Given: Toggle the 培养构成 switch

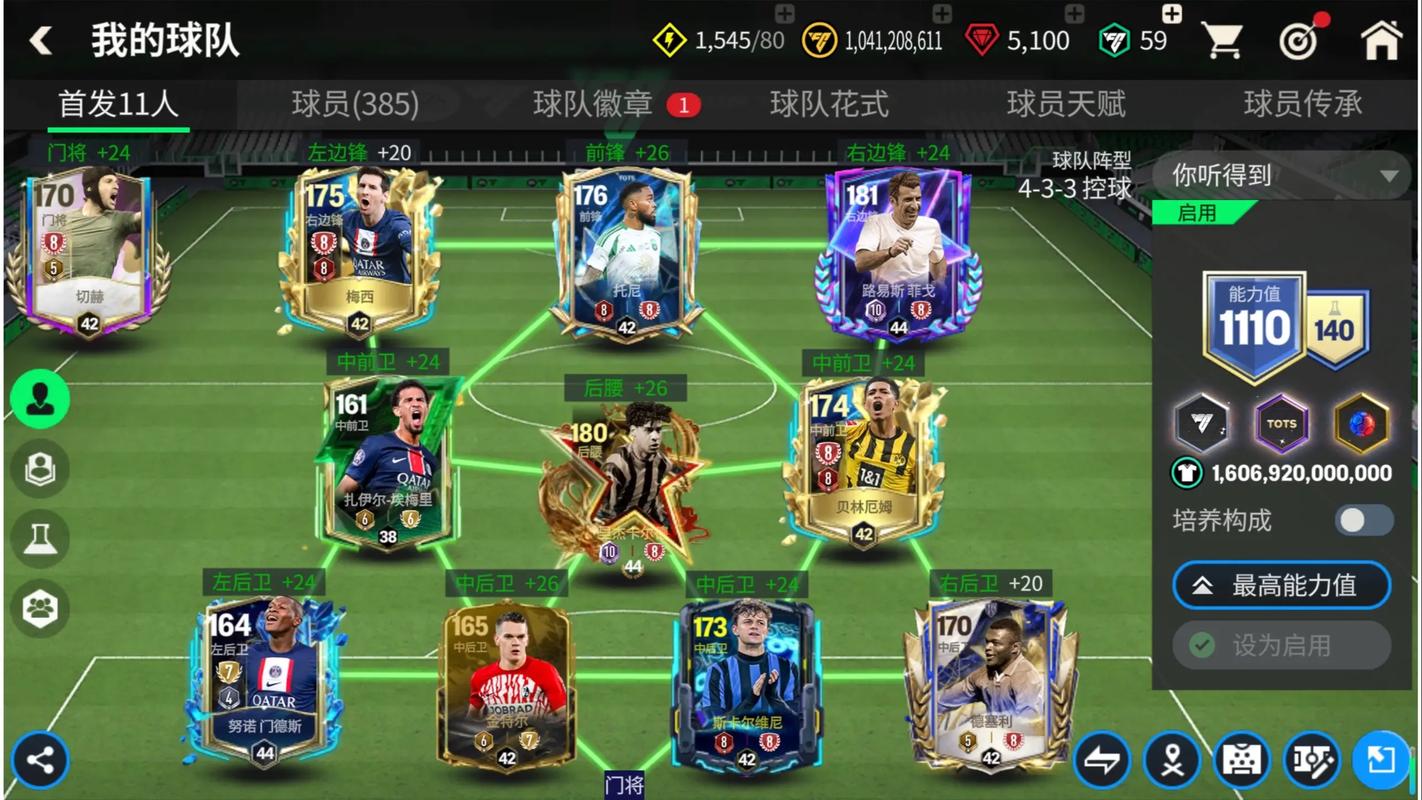Looking at the screenshot, I should 1363,520.
